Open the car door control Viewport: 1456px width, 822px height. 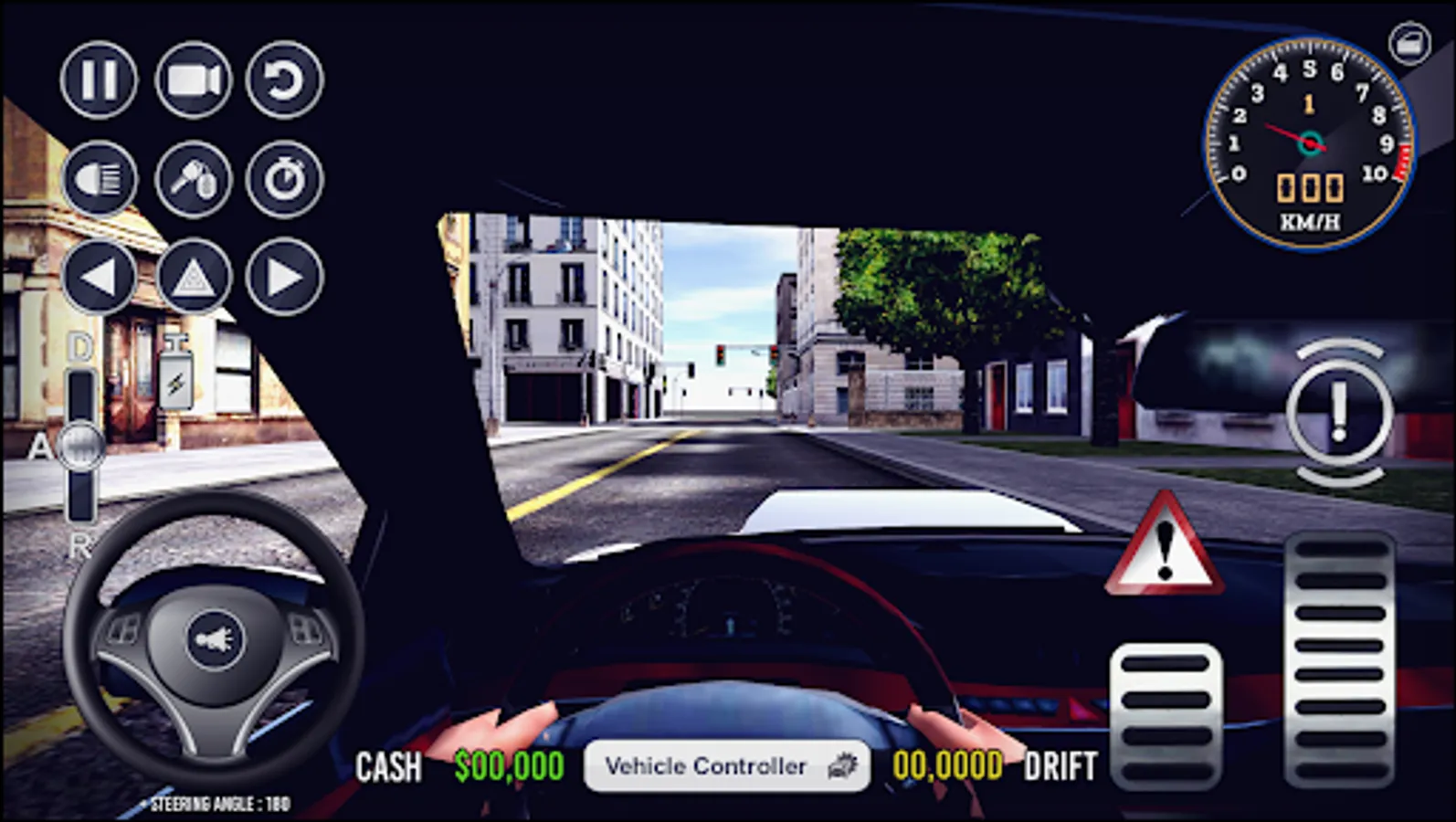click(x=1408, y=43)
